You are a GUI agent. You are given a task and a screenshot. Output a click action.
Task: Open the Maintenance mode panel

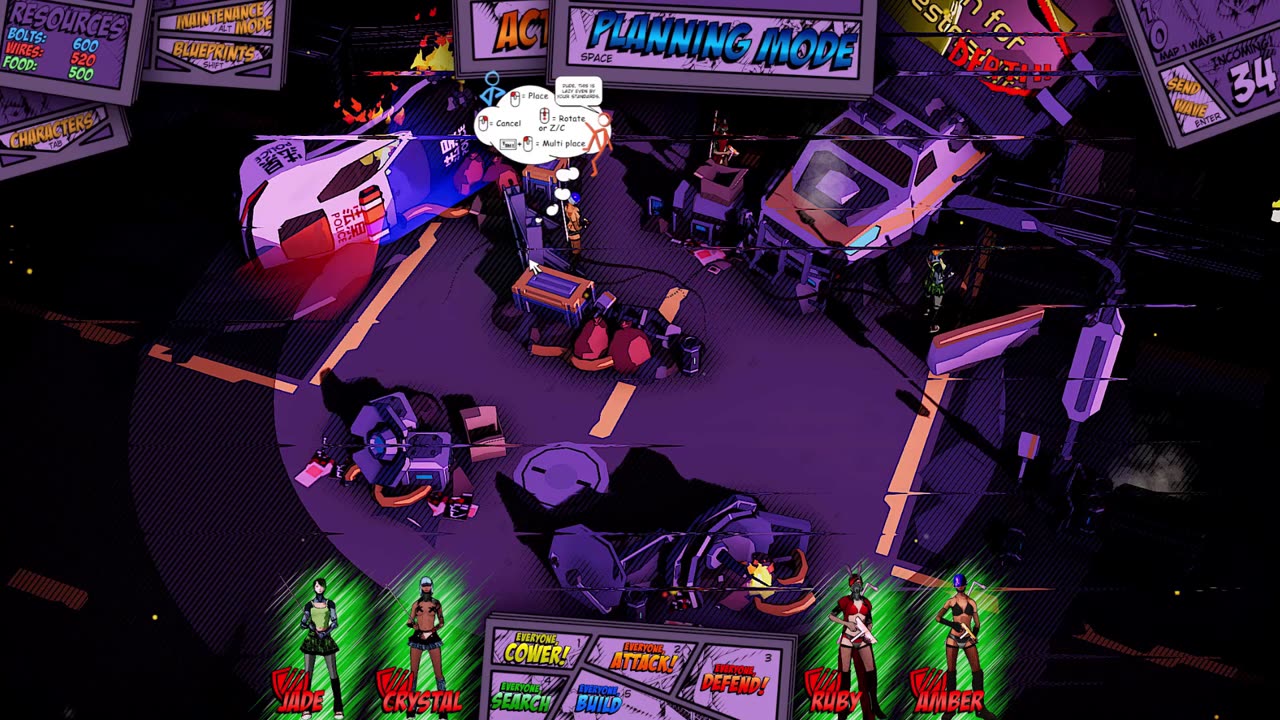coord(223,19)
